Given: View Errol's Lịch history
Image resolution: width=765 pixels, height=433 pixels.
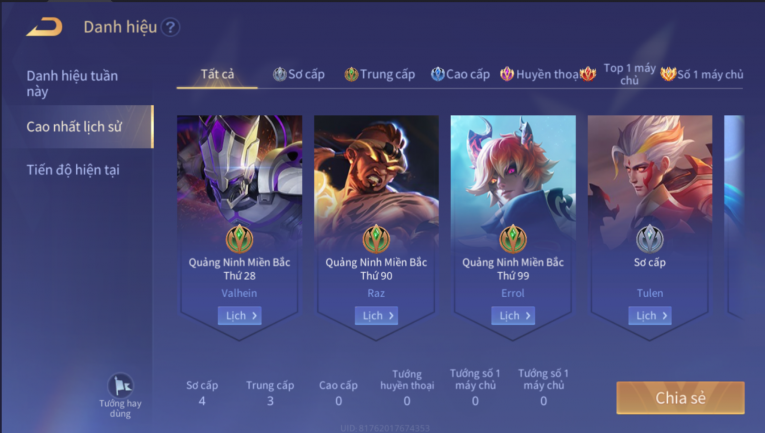Looking at the screenshot, I should (x=513, y=316).
